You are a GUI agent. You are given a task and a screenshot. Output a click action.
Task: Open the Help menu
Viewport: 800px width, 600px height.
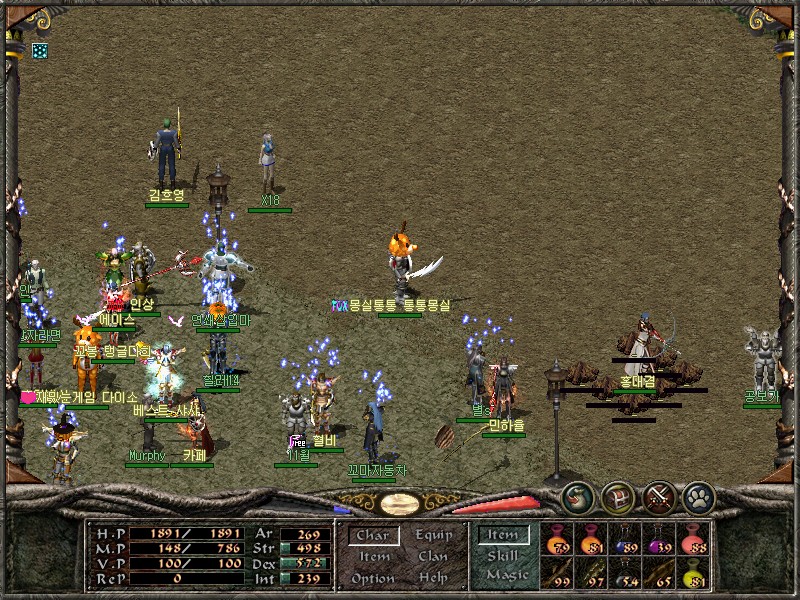point(434,578)
